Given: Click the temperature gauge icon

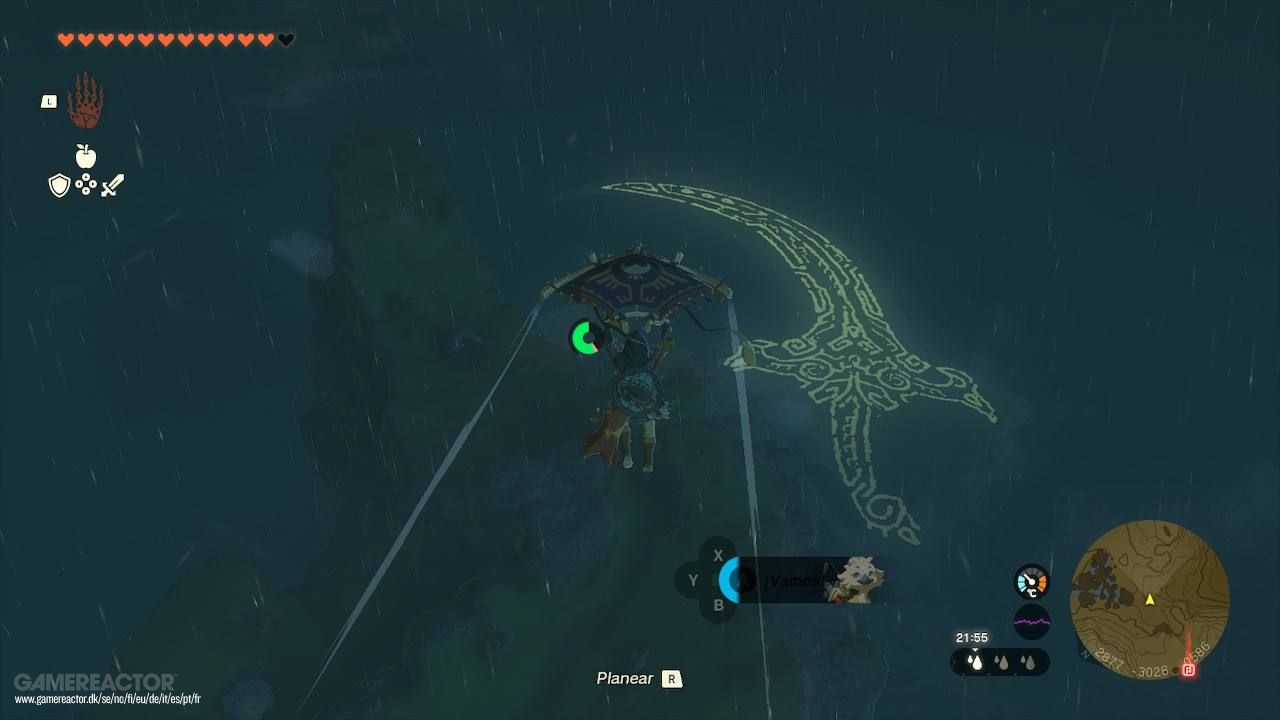Looking at the screenshot, I should [x=1030, y=580].
